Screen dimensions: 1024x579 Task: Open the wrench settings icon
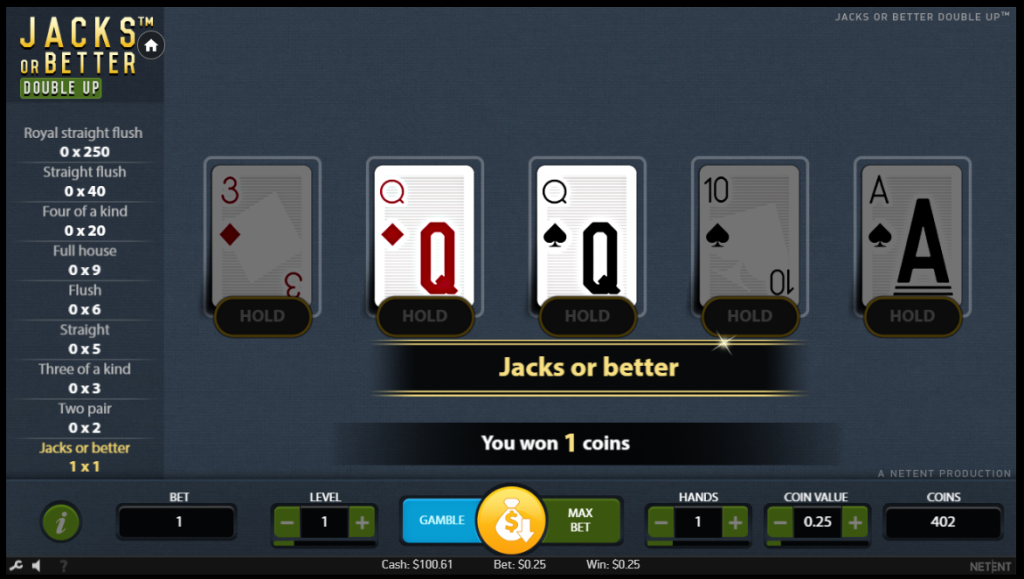(x=16, y=565)
